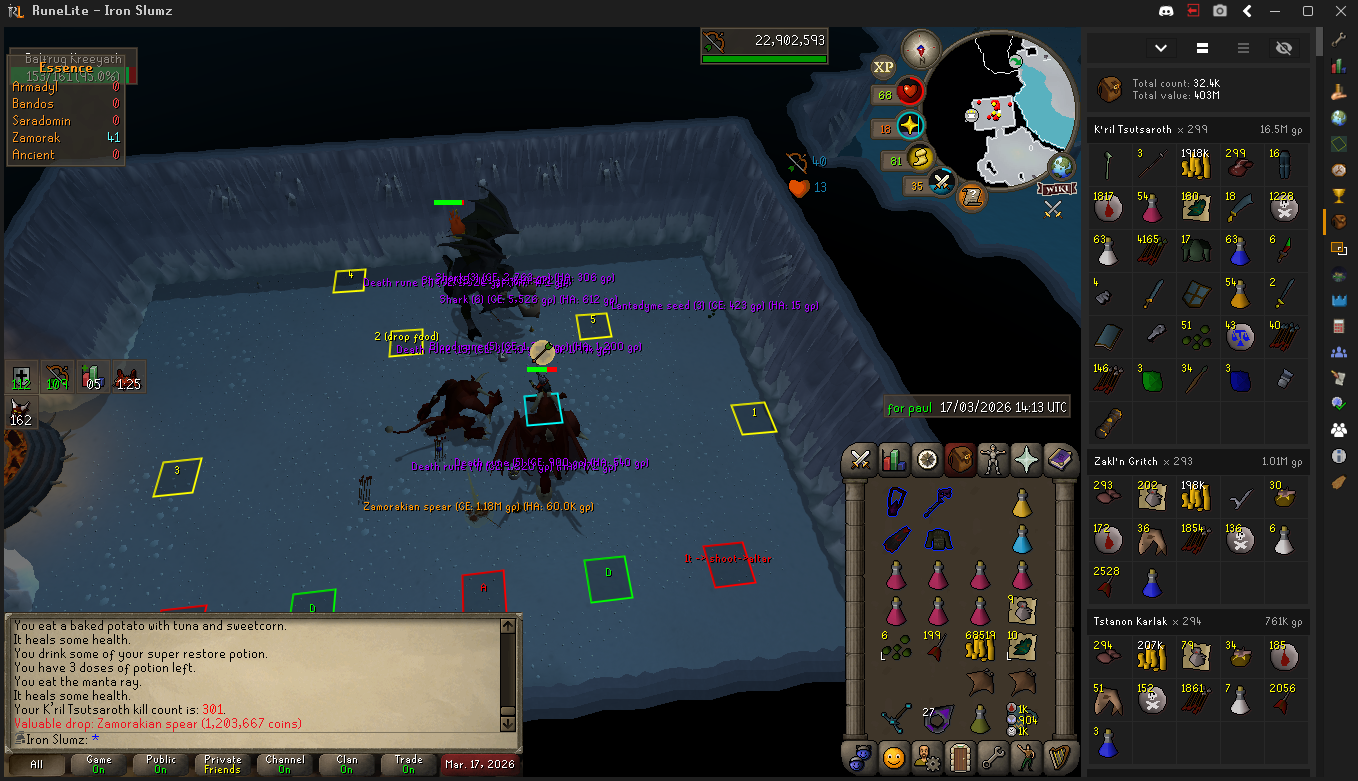Image resolution: width=1358 pixels, height=781 pixels.
Task: Toggle the XP drops button
Action: pos(883,67)
